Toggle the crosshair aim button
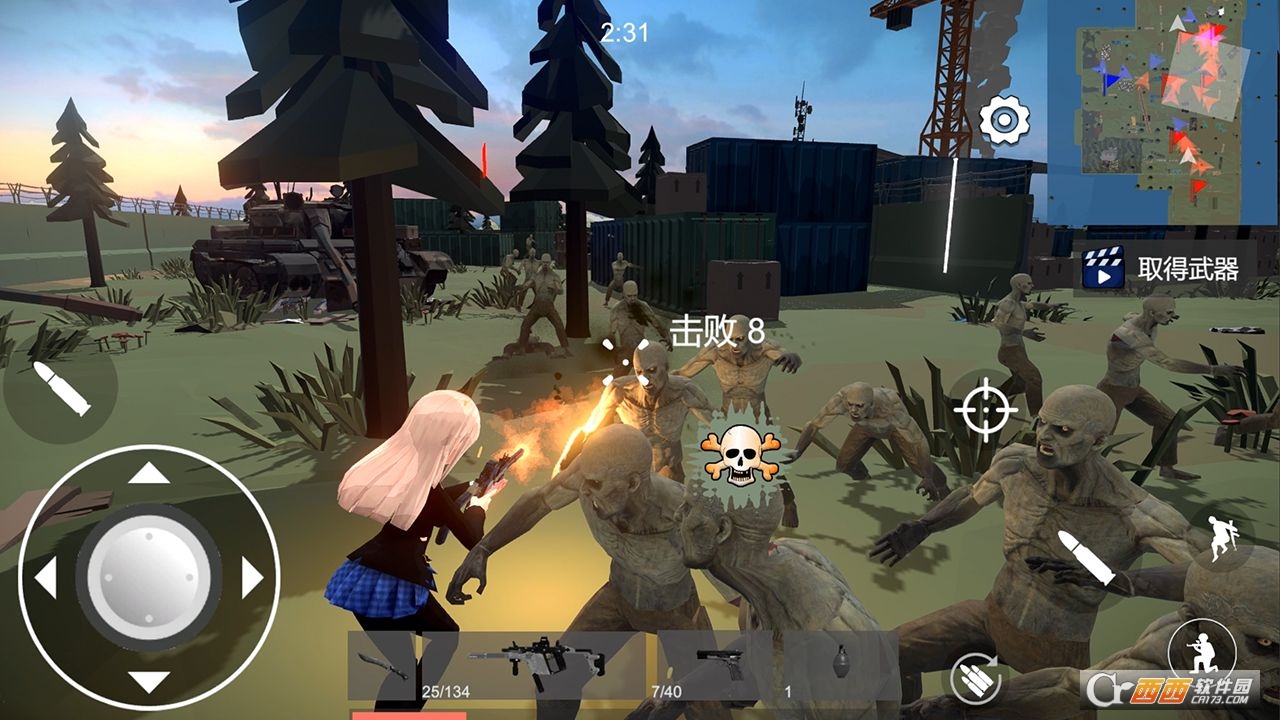Screen dimensions: 1280x720 tap(985, 409)
